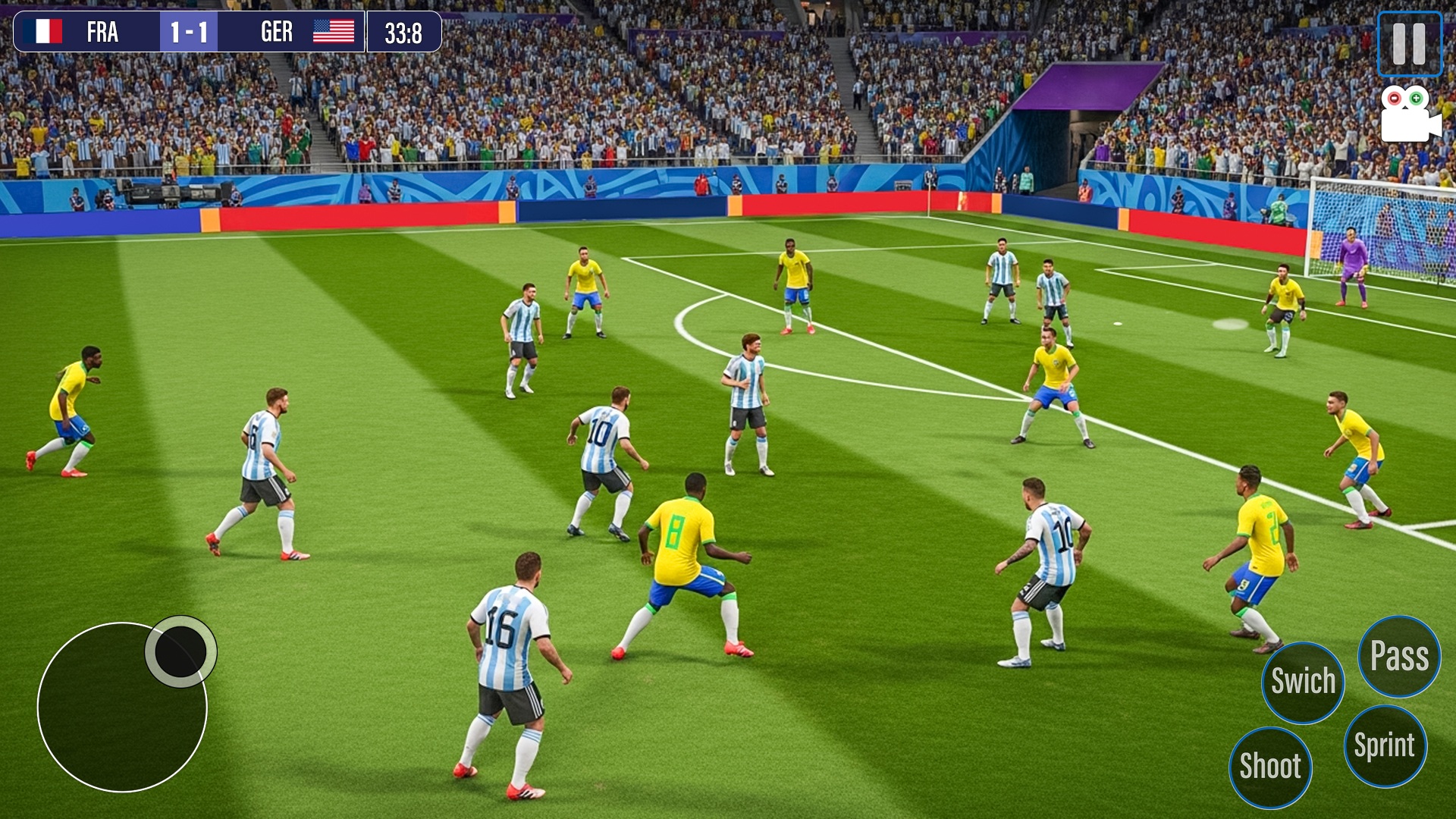
Task: Tap the red minus to zoom camera out
Action: click(x=1395, y=97)
